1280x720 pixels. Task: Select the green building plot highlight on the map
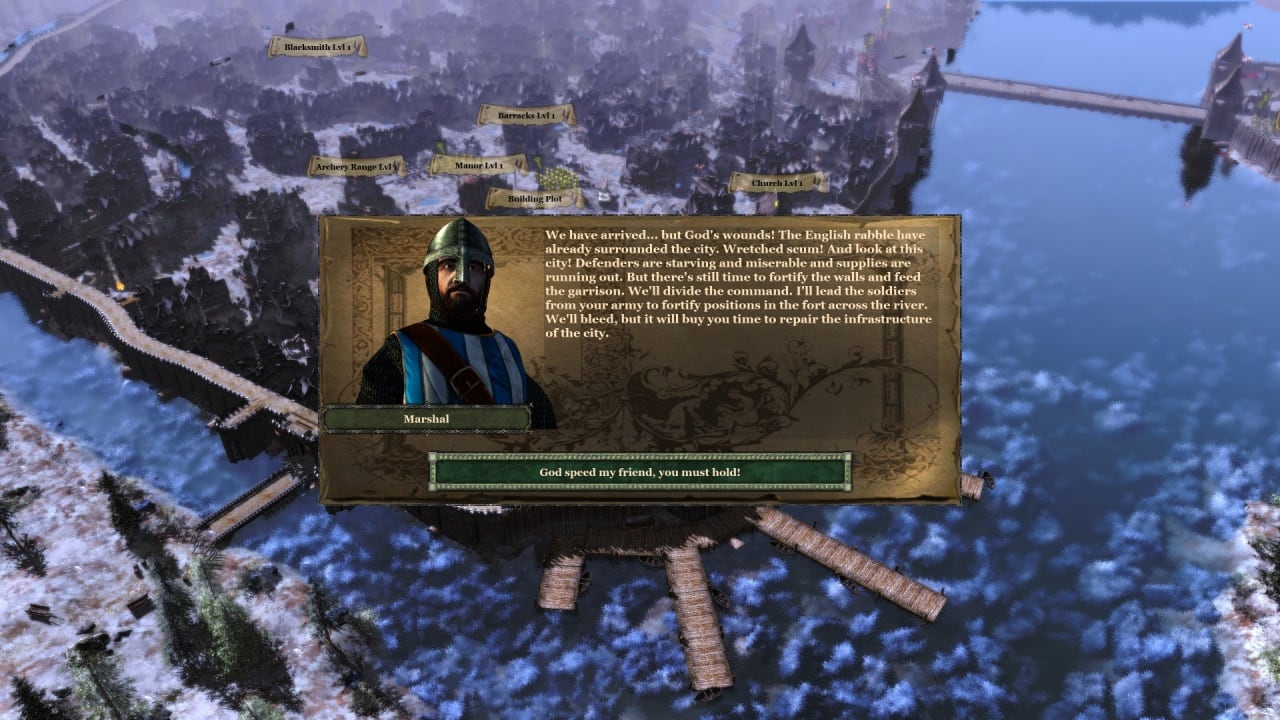(560, 178)
